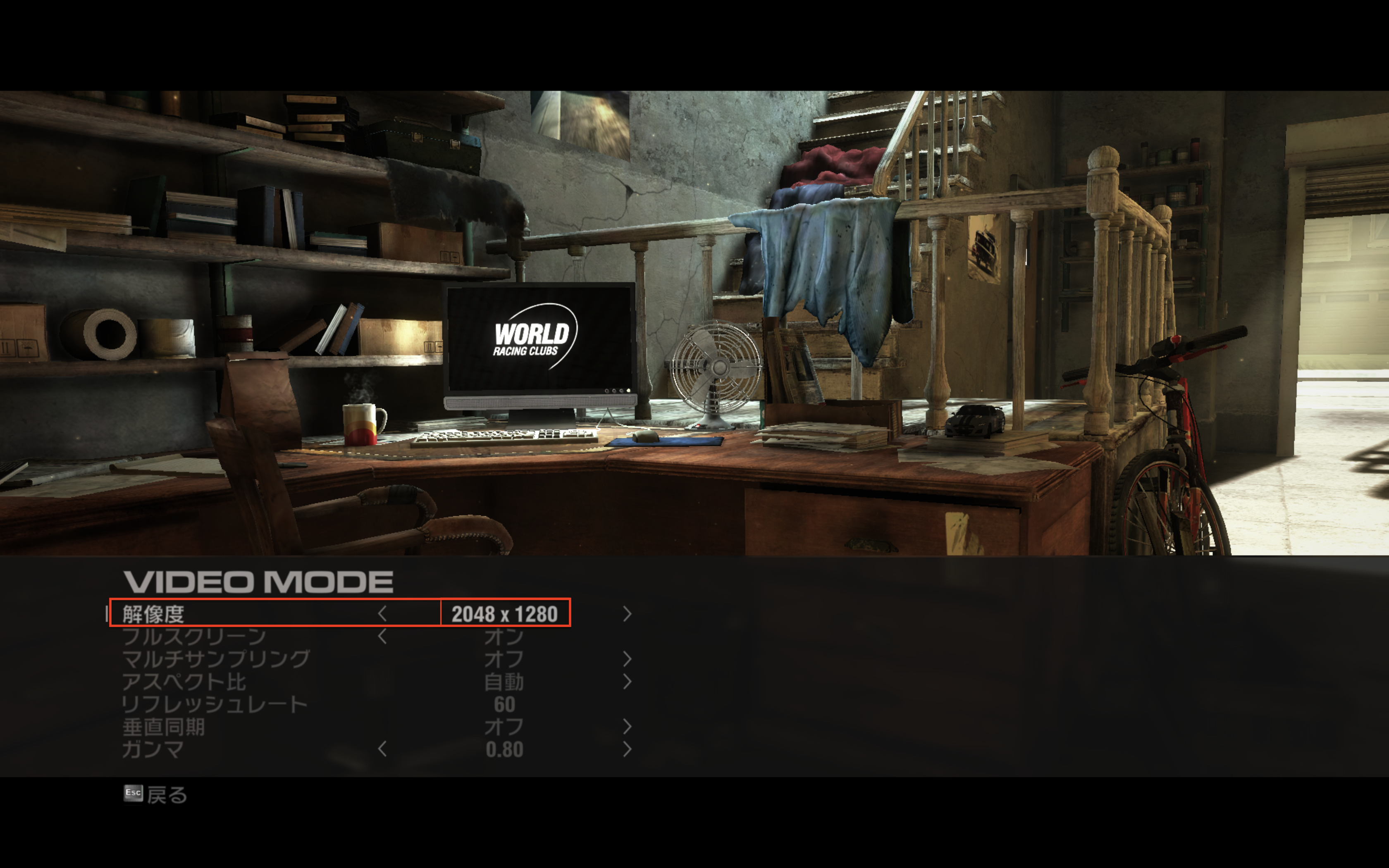Viewport: 1389px width, 868px height.
Task: Select the アスペクト比 aspect ratio row
Action: tap(184, 682)
